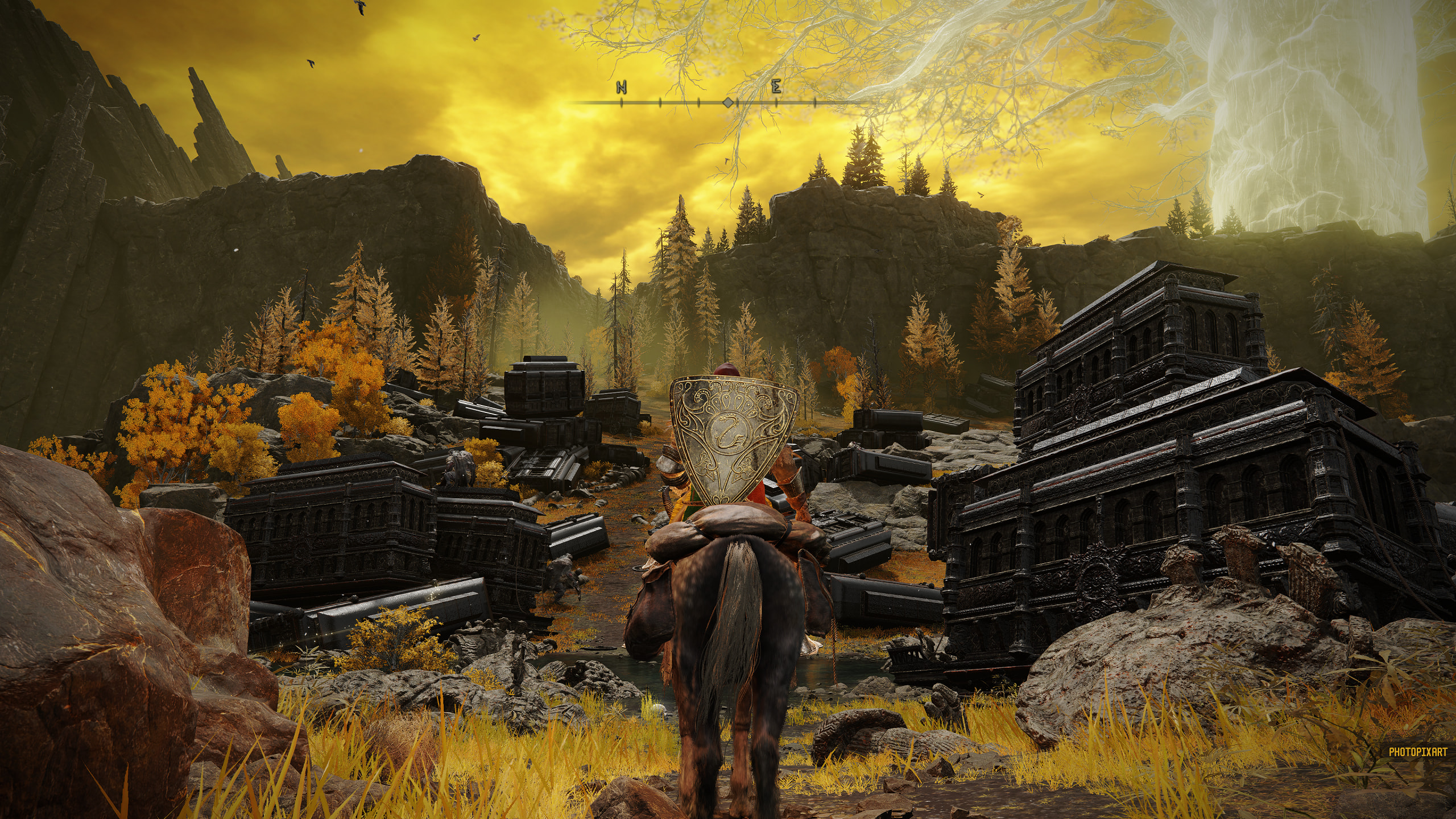Click the diamond heading indicator on the compass
The width and height of the screenshot is (1456, 819).
click(727, 102)
